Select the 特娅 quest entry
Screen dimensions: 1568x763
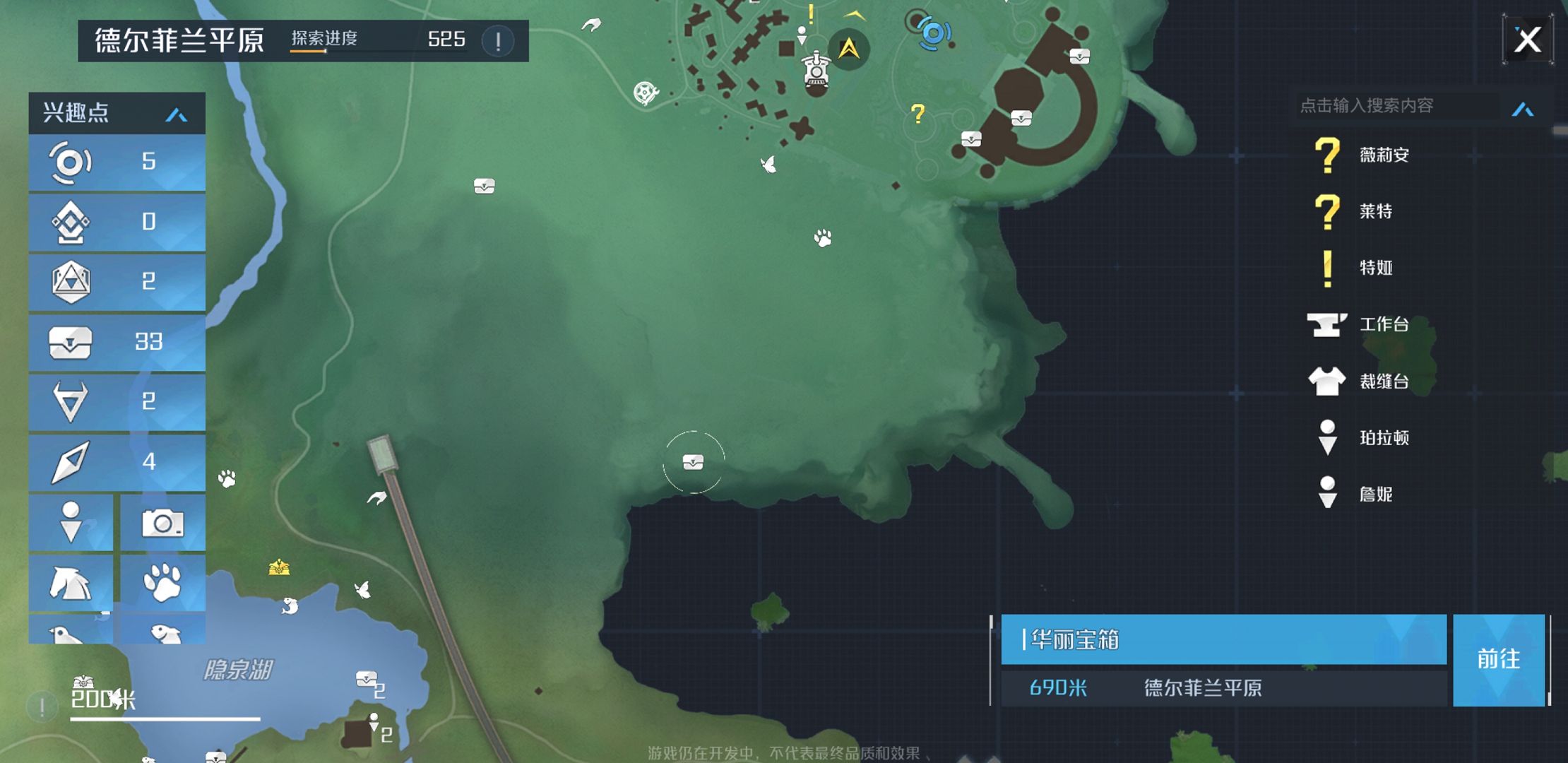click(x=1375, y=268)
